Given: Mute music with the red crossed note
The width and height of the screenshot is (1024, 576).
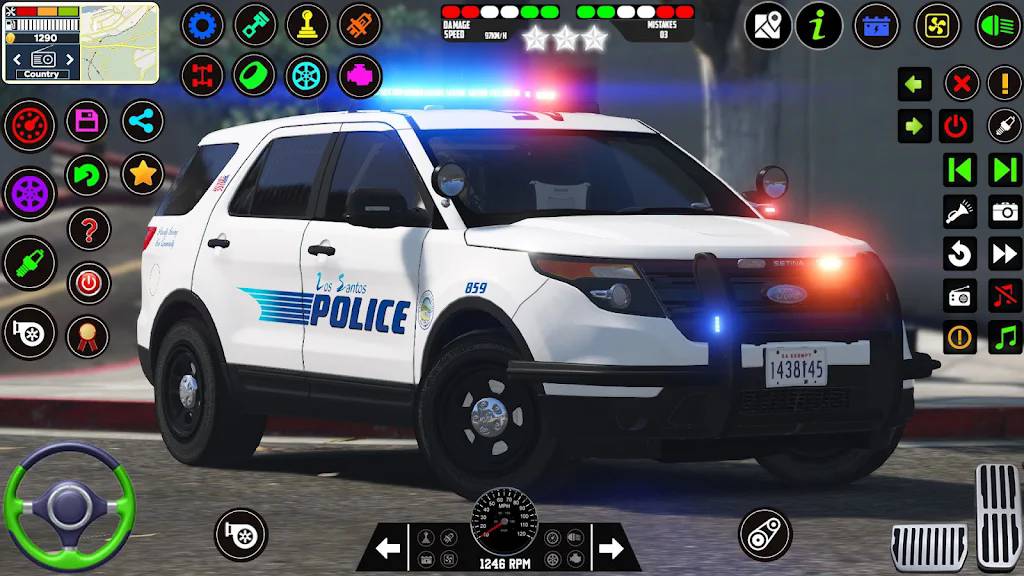Looking at the screenshot, I should click(1005, 295).
